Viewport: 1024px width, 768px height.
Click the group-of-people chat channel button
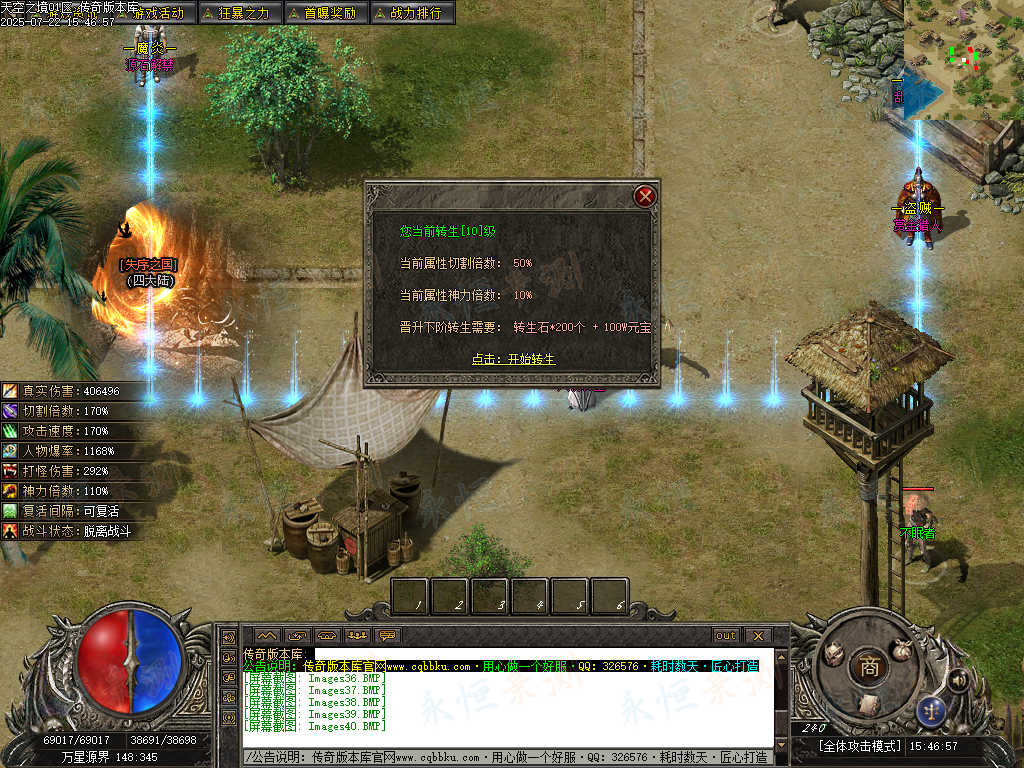(x=357, y=635)
